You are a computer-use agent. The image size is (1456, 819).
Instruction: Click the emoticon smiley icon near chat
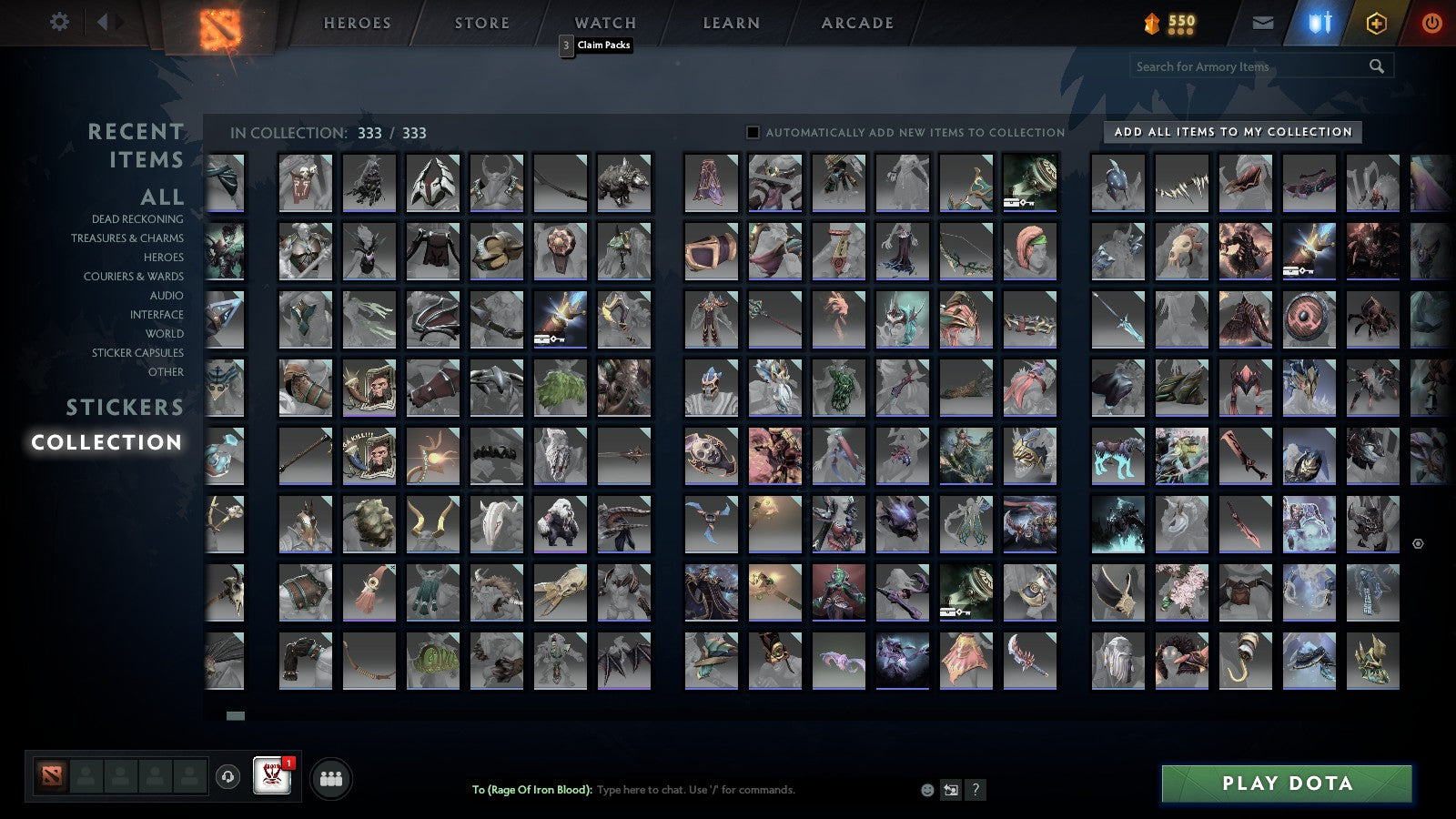925,790
